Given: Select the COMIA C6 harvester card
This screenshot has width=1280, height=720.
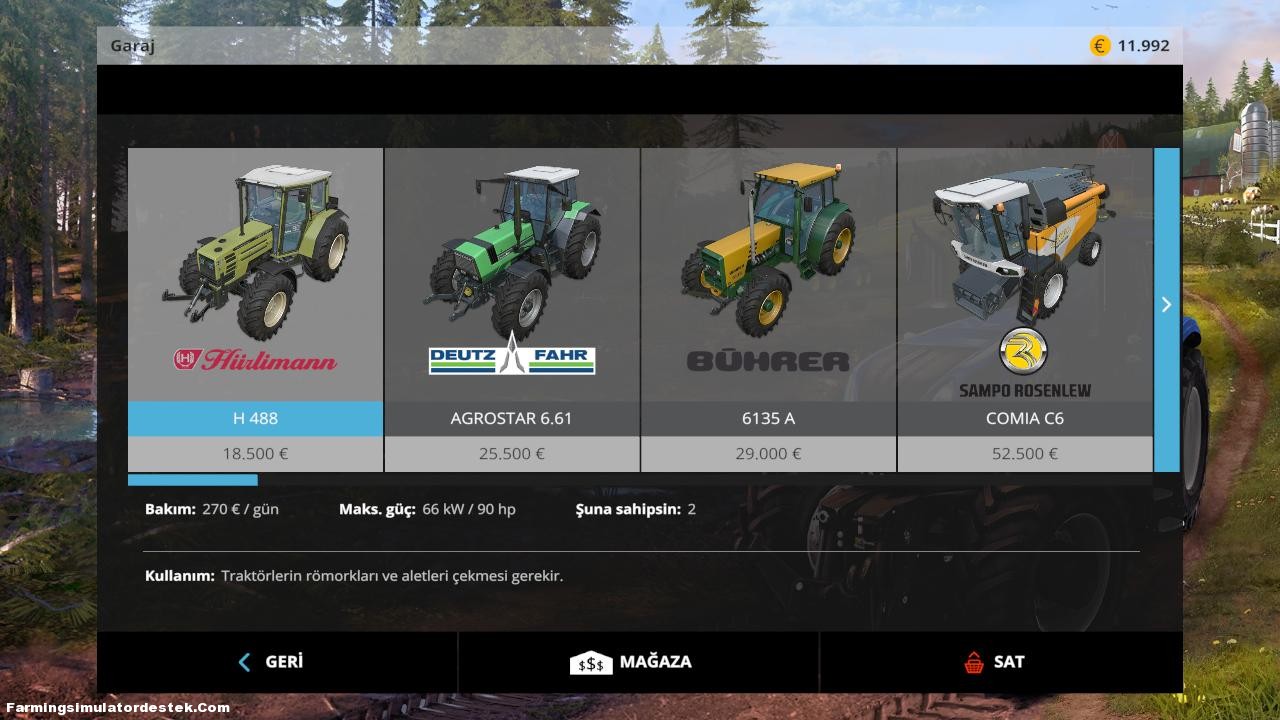Looking at the screenshot, I should pos(1022,260).
